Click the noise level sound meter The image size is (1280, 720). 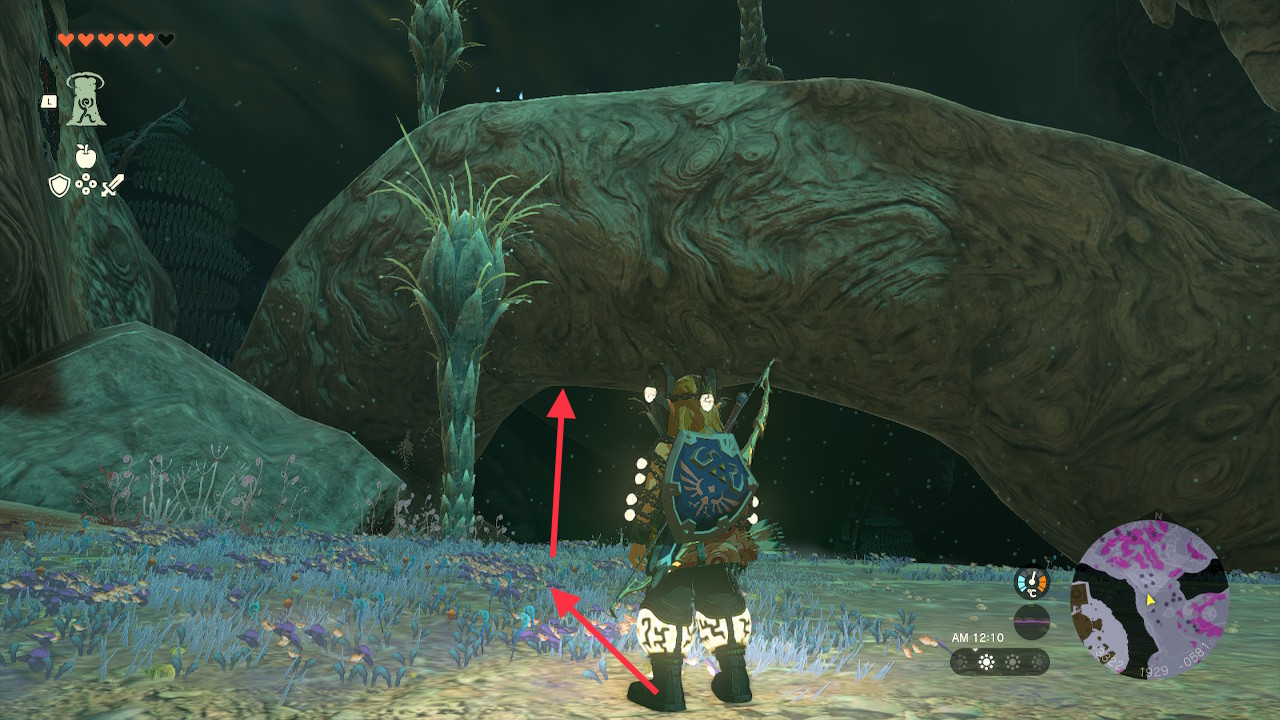[x=1031, y=620]
